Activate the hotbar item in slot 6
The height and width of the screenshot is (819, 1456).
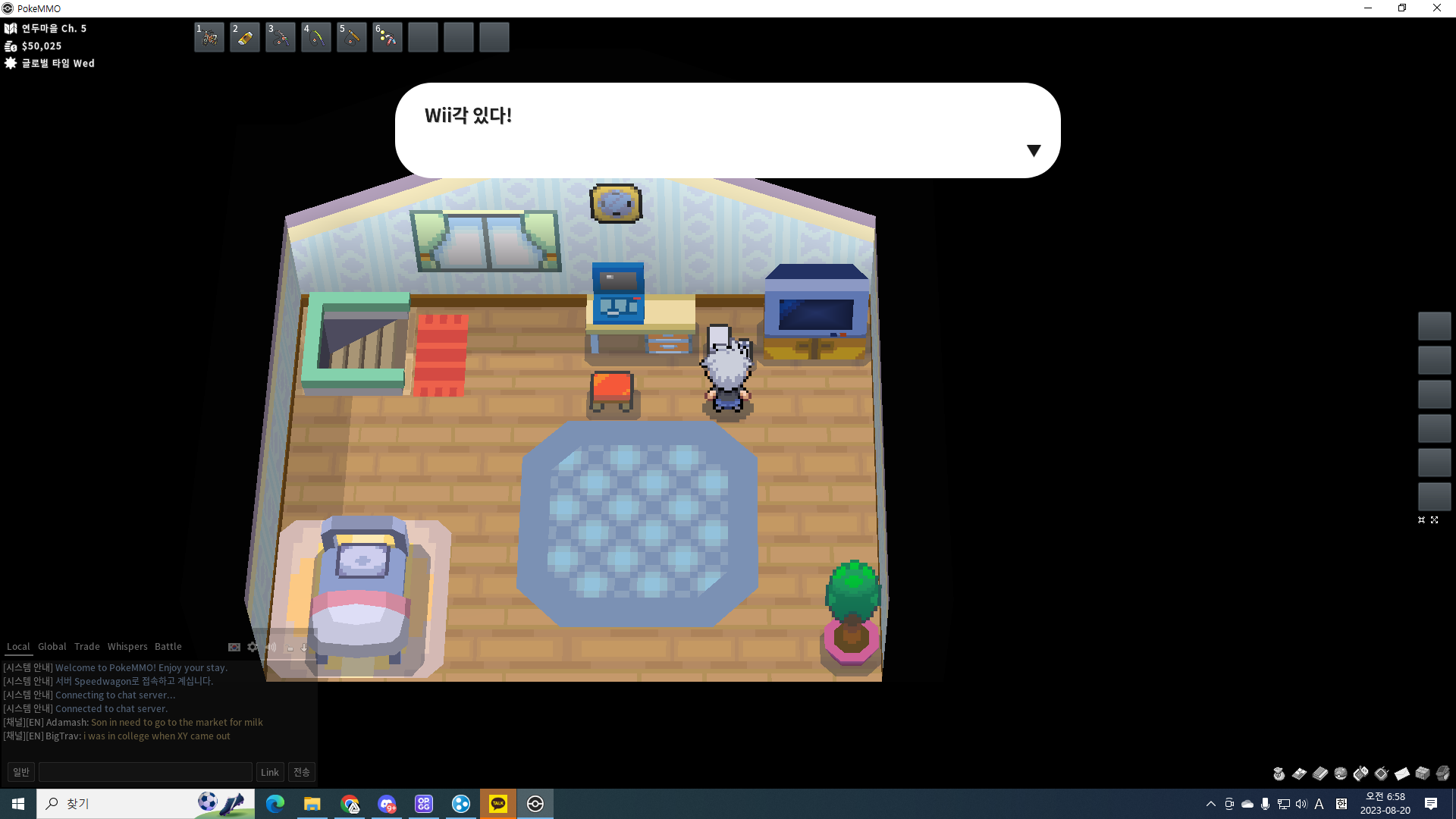(x=388, y=37)
